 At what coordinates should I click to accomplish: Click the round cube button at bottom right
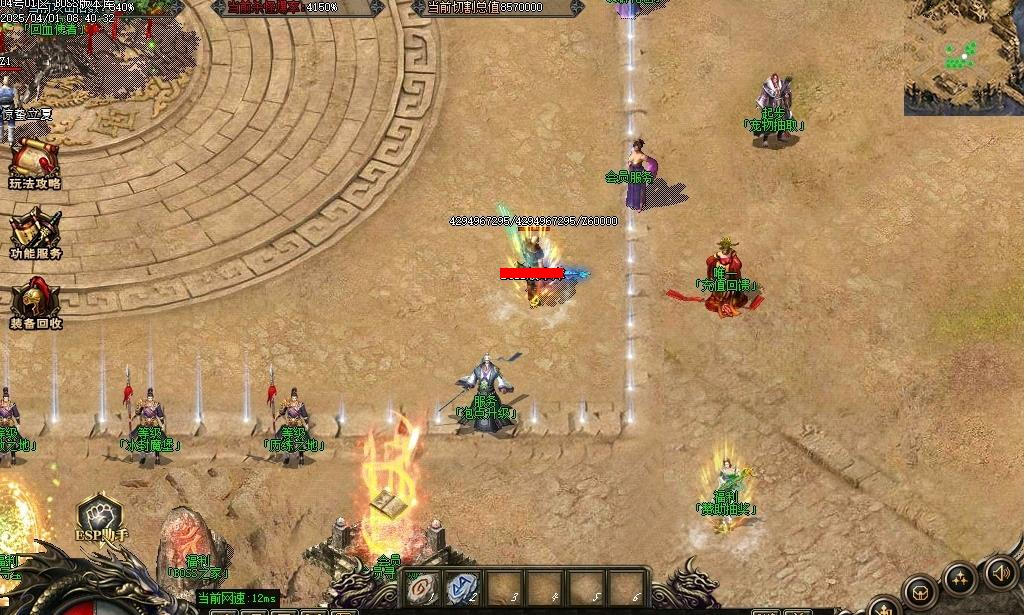(x=918, y=592)
